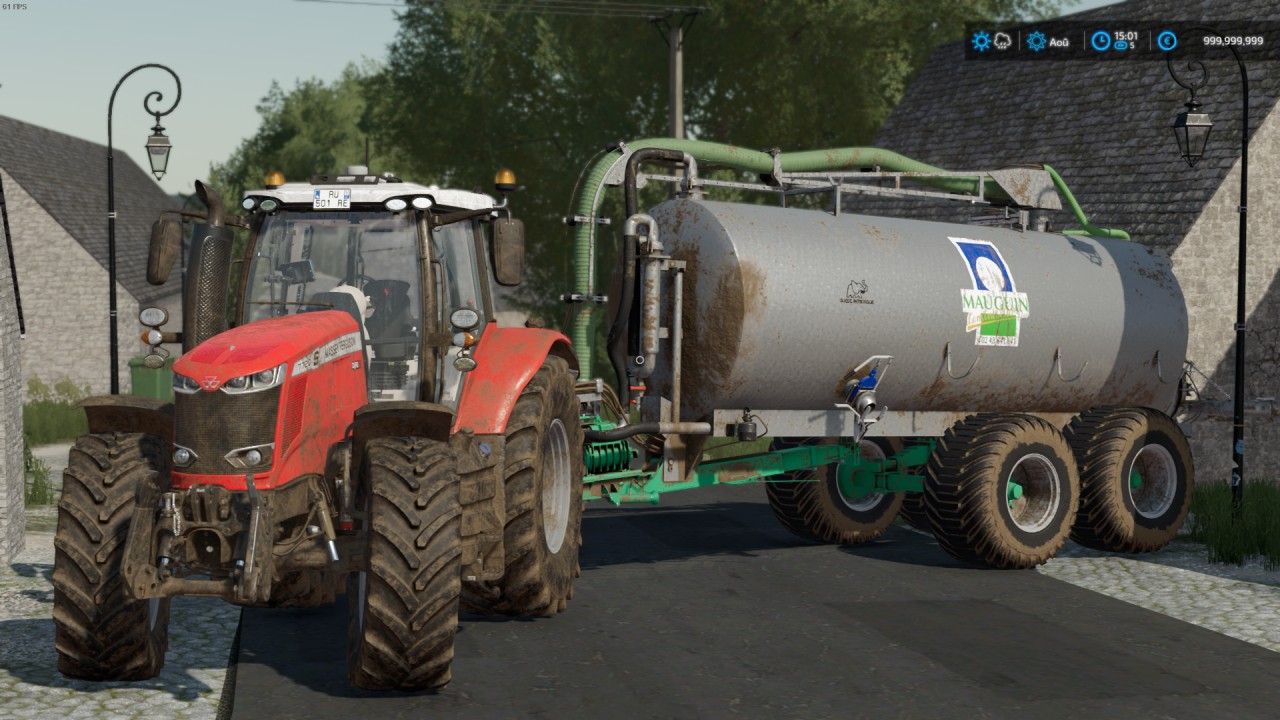This screenshot has width=1280, height=720.
Task: Click the current weather sun icon
Action: click(x=981, y=39)
